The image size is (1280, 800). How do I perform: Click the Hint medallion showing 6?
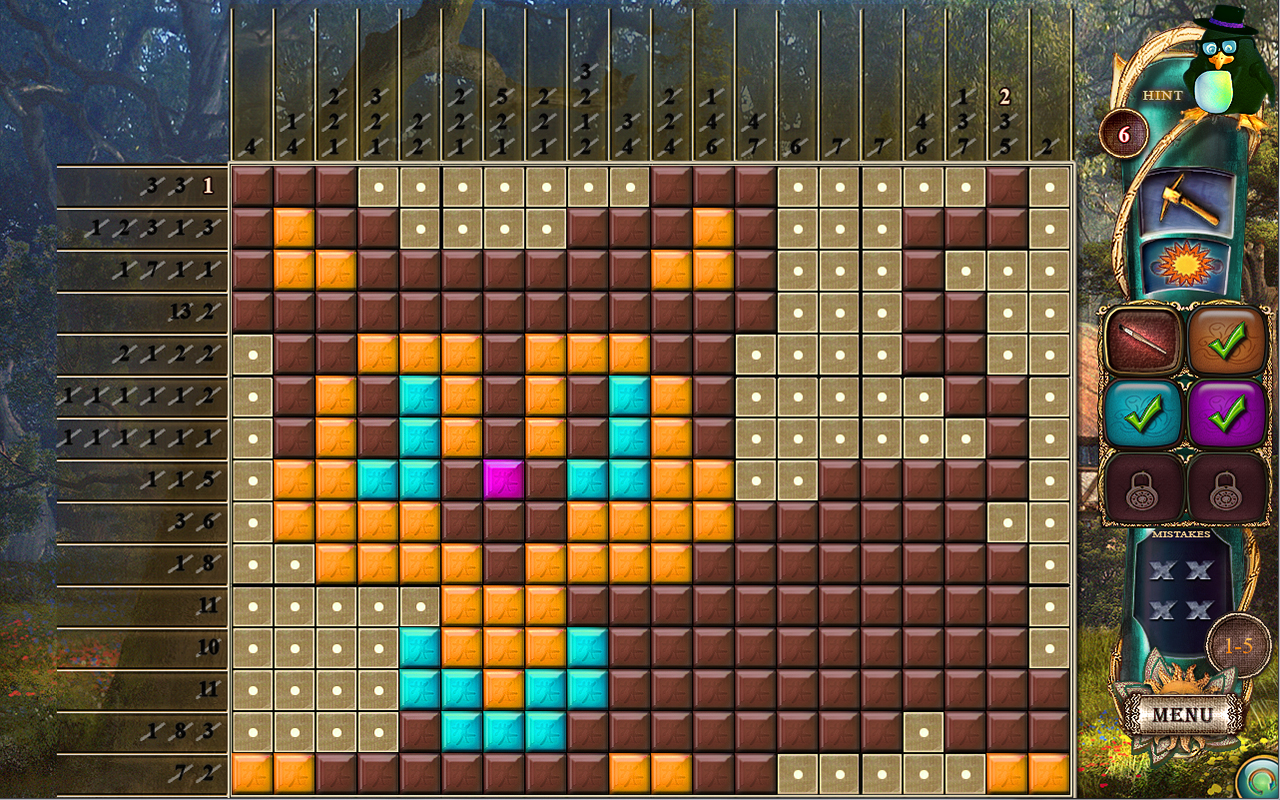(1126, 134)
